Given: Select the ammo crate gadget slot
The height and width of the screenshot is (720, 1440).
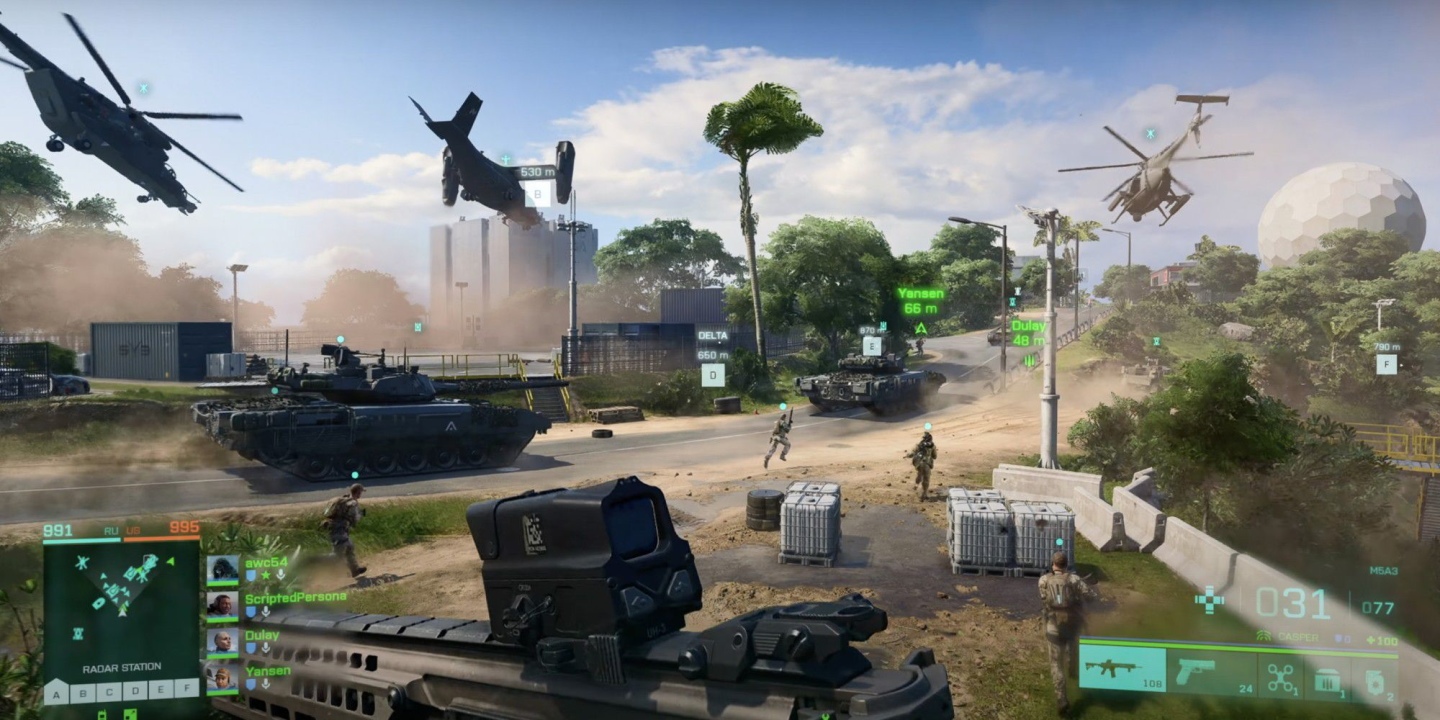Looking at the screenshot, I should [x=1327, y=678].
